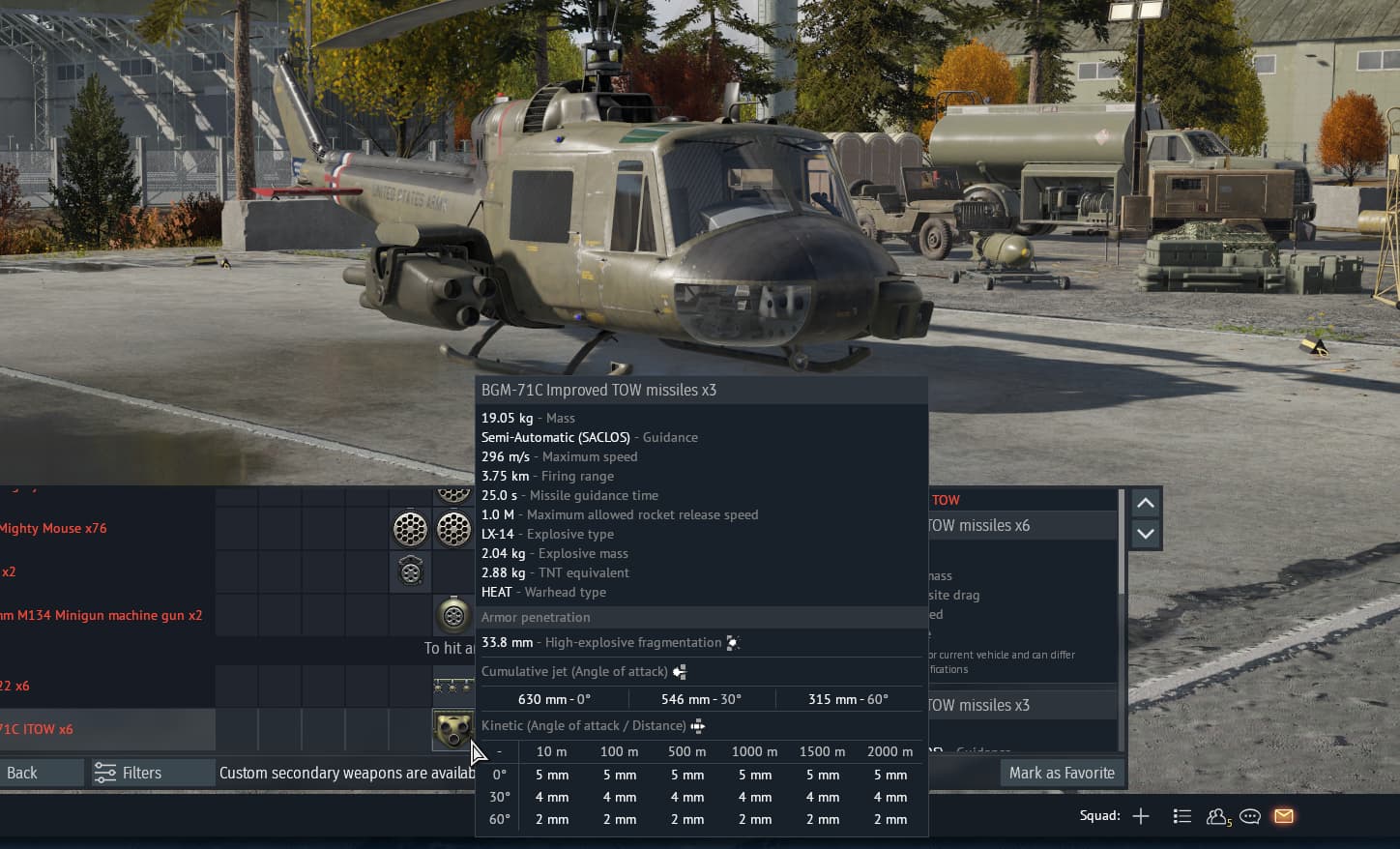
Task: Click the Kinetic penetration icon in the tooltip
Action: tap(697, 724)
